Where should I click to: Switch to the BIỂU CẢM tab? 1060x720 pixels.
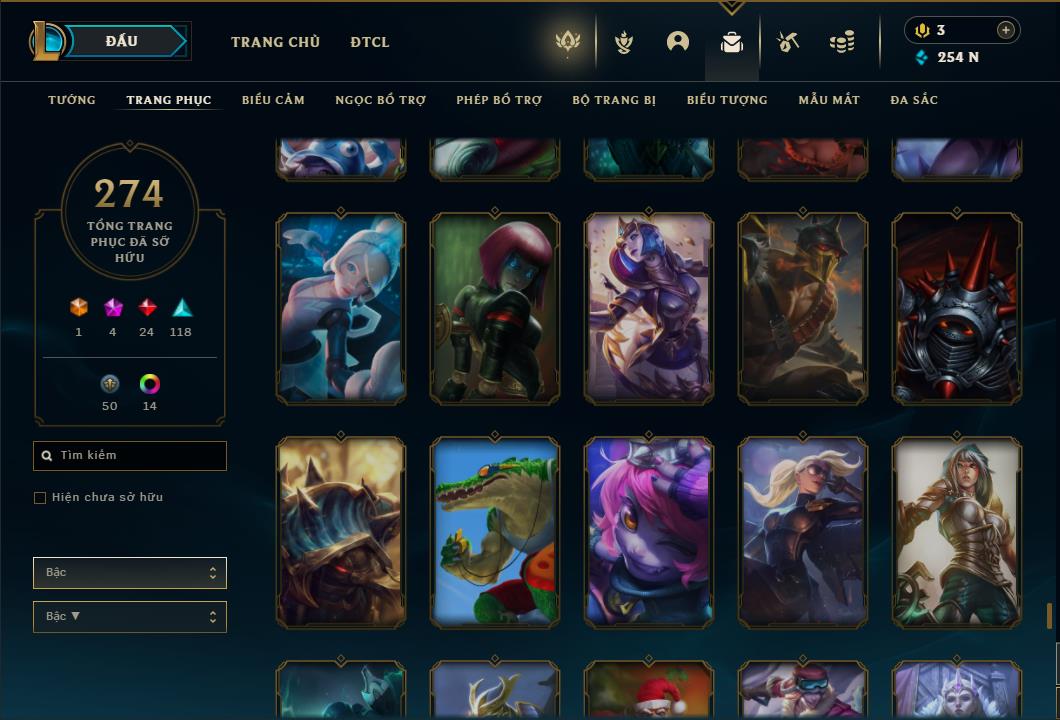click(273, 100)
